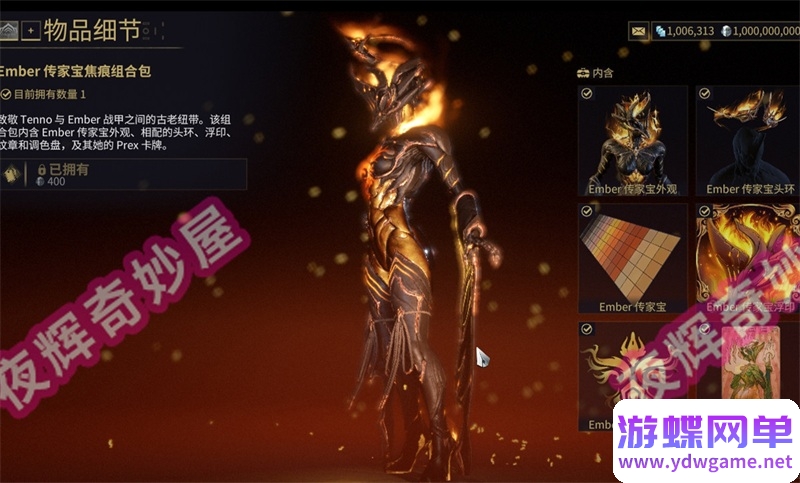Open the mail inbox envelope icon
Screen dimensions: 800x483
pos(638,31)
